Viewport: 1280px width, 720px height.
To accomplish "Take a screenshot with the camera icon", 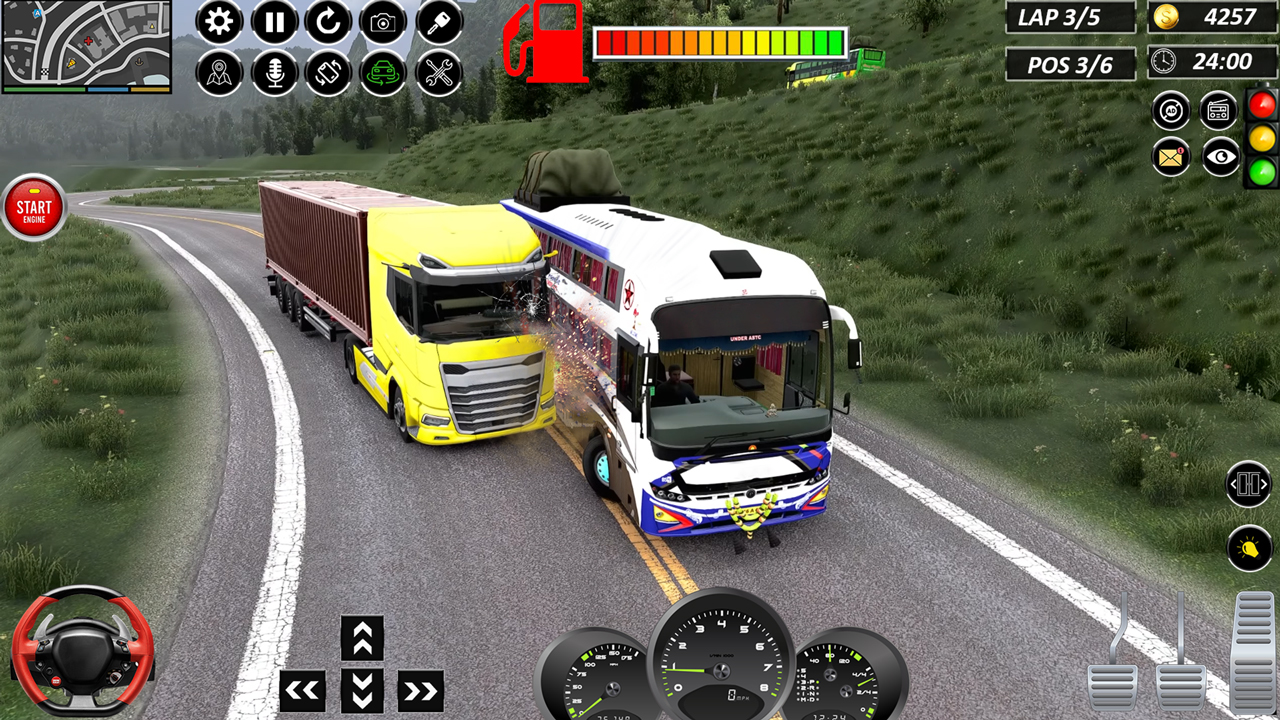I will [384, 22].
